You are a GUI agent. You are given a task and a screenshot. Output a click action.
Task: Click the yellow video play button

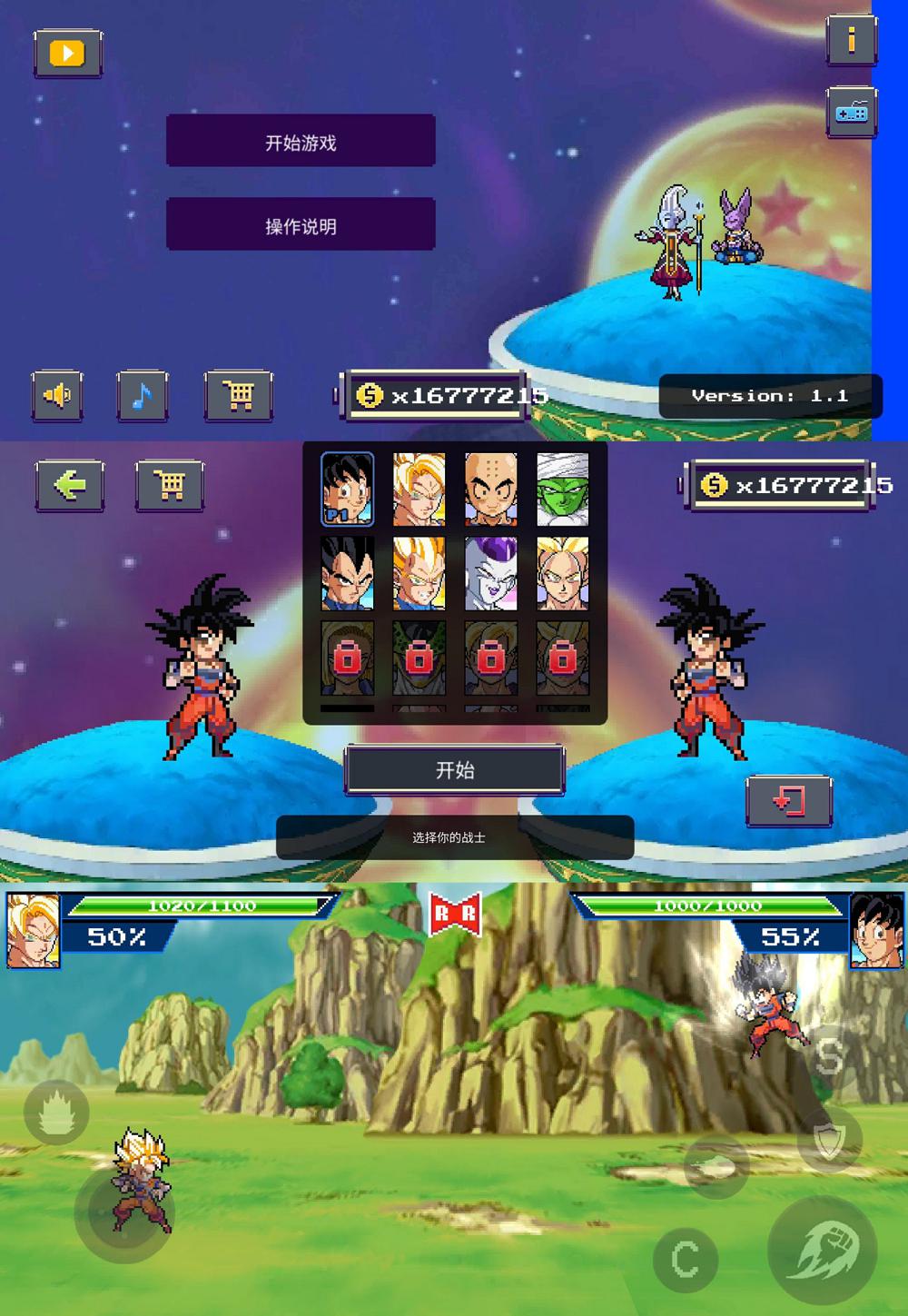67,54
